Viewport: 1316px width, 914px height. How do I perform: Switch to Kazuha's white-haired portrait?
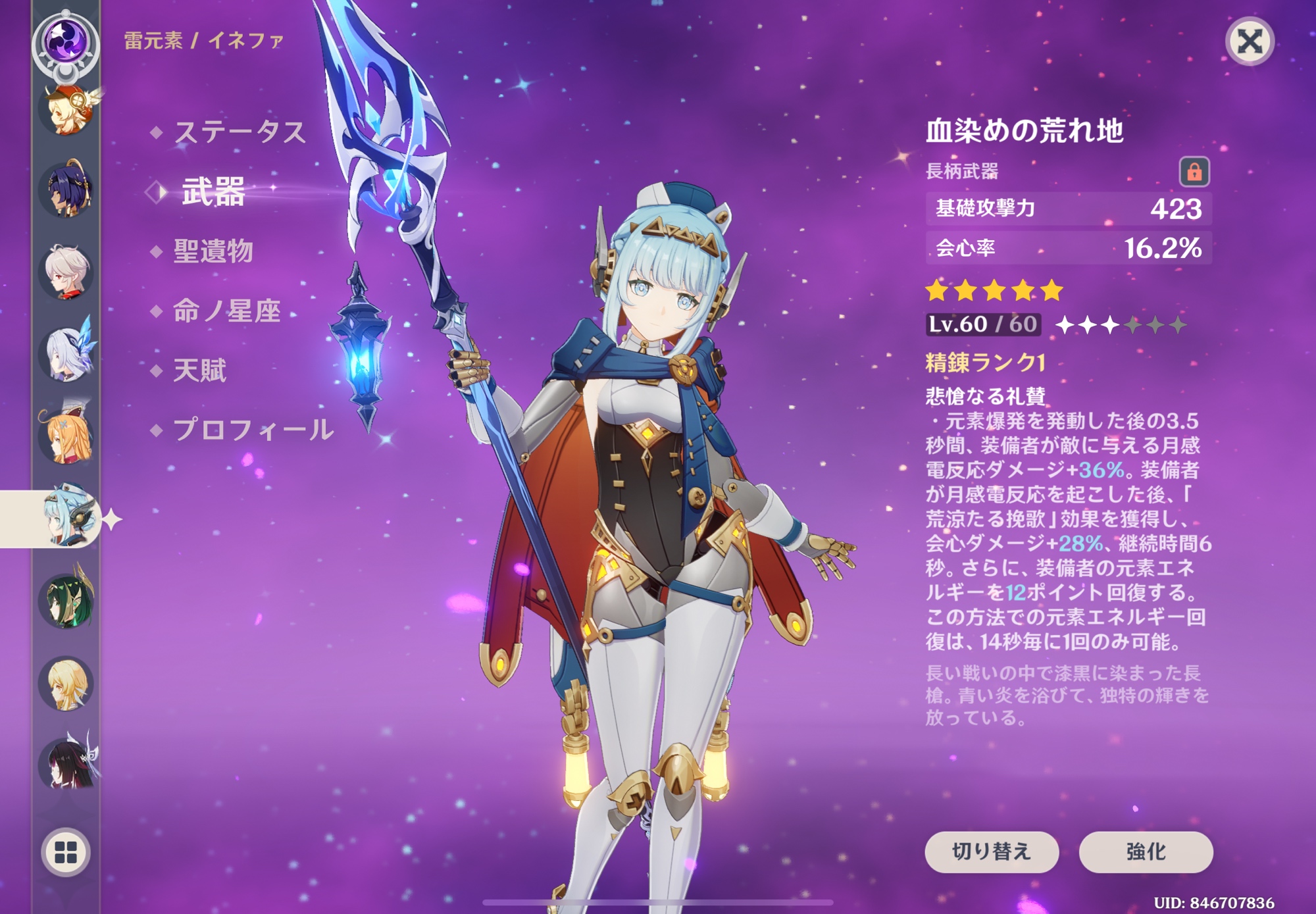coord(66,272)
